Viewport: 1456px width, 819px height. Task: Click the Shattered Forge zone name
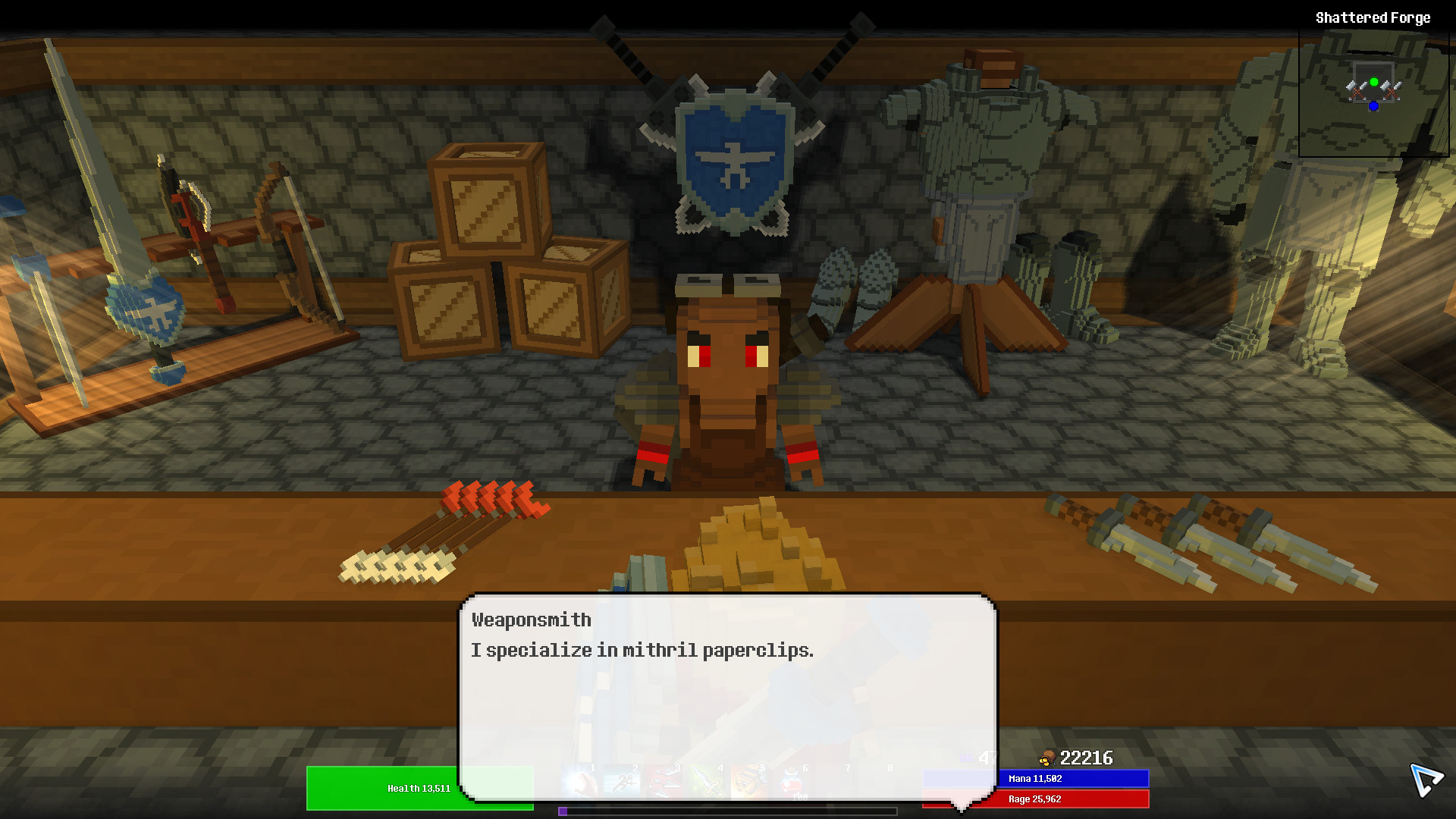(1373, 17)
